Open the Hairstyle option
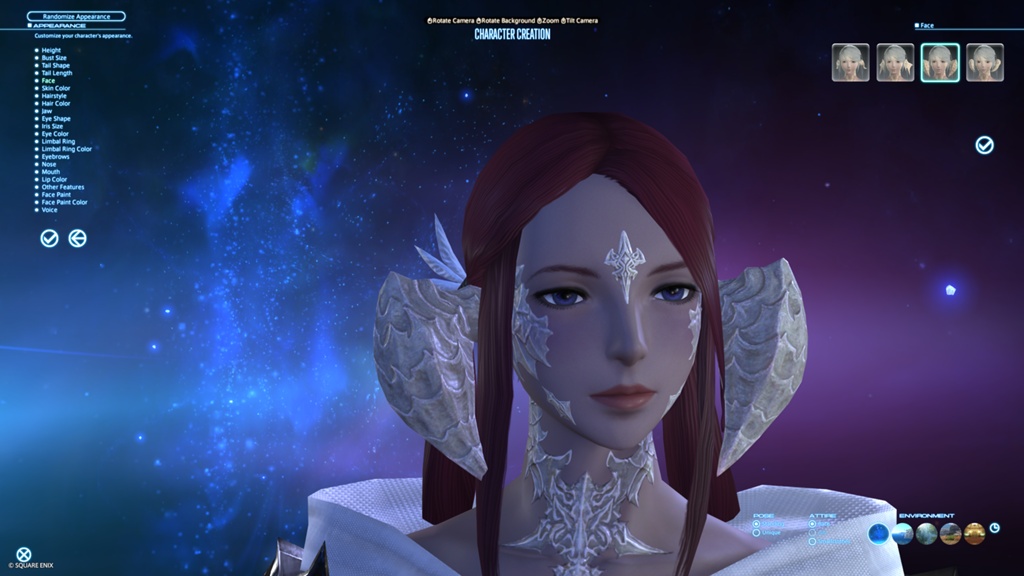The image size is (1024, 576). (55, 96)
